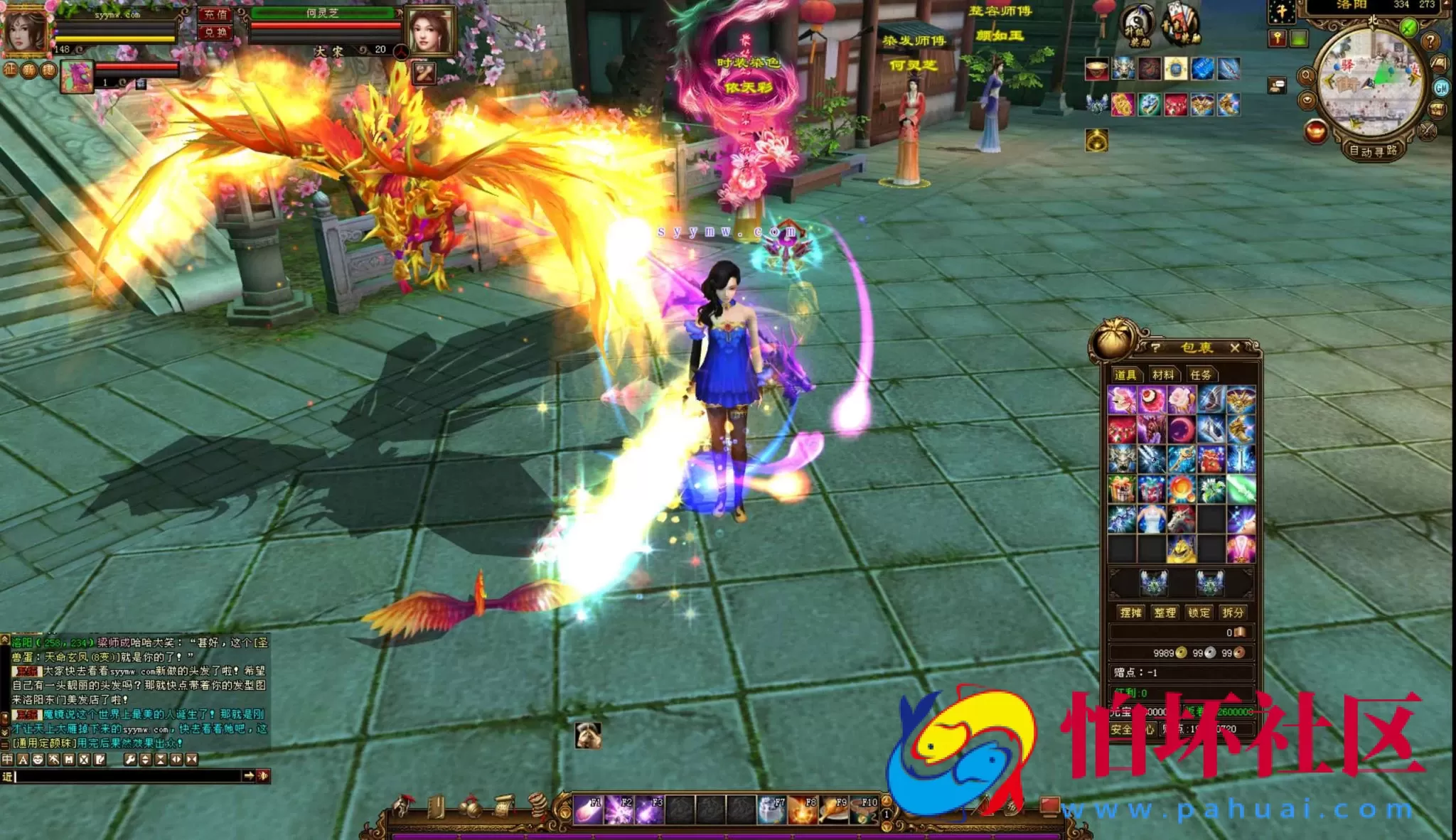This screenshot has width=1456, height=840.
Task: Select the golden toad item in the bag
Action: 1181,549
